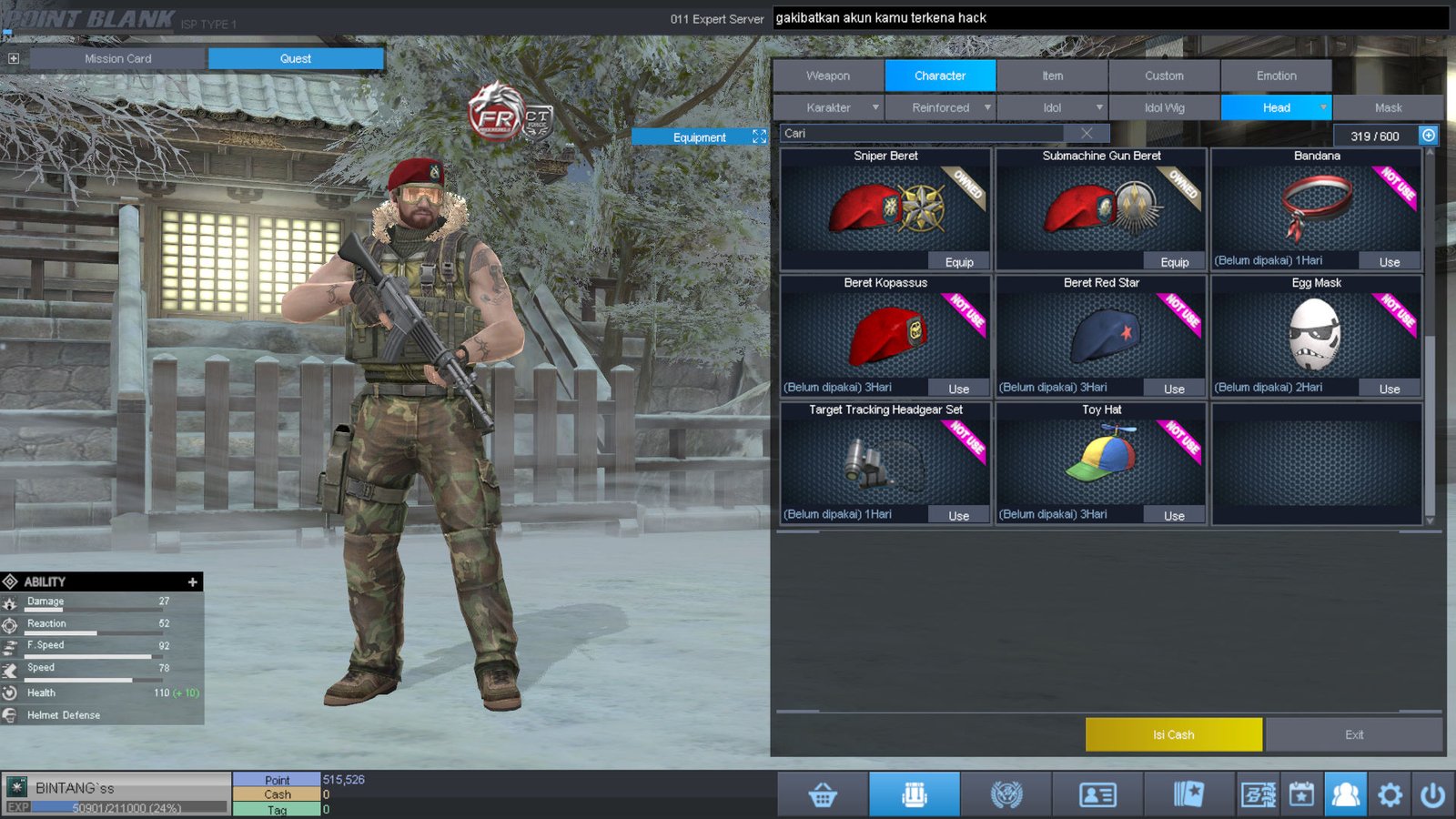Open settings via the gear icon
Viewport: 1456px width, 819px height.
1390,795
